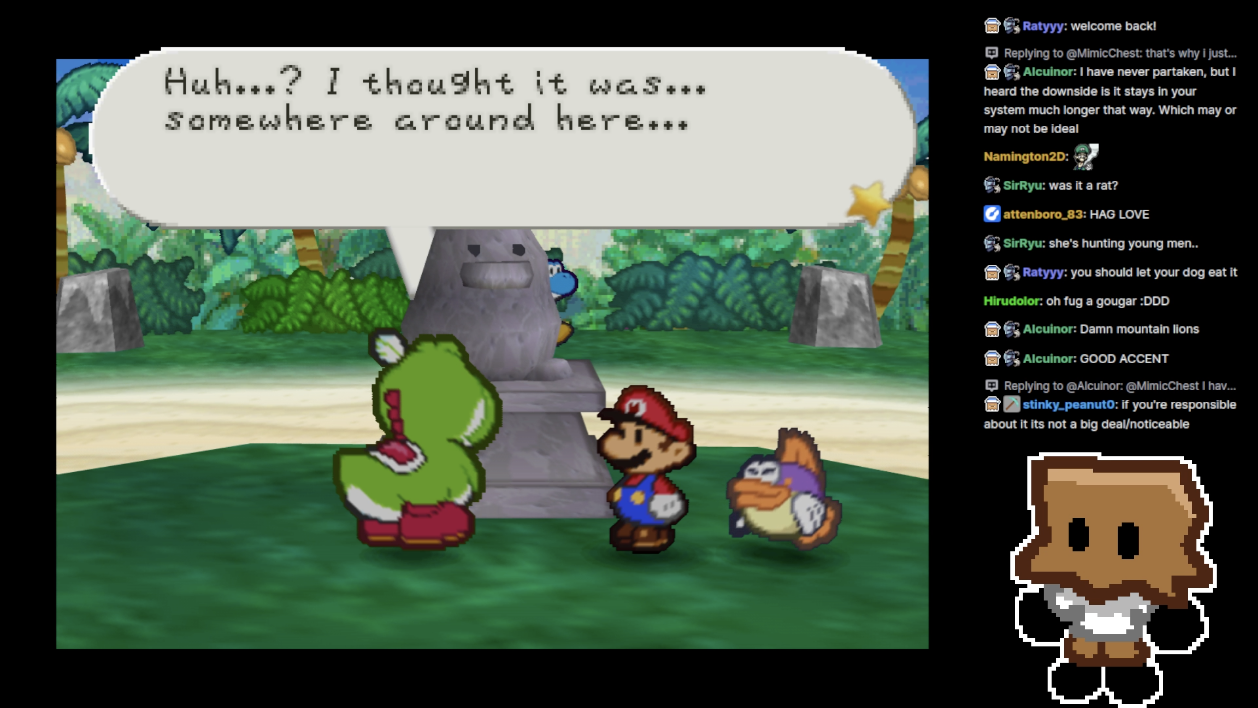Image resolution: width=1258 pixels, height=708 pixels.
Task: Click the star continue indicator on the speech bubble
Action: (x=868, y=203)
